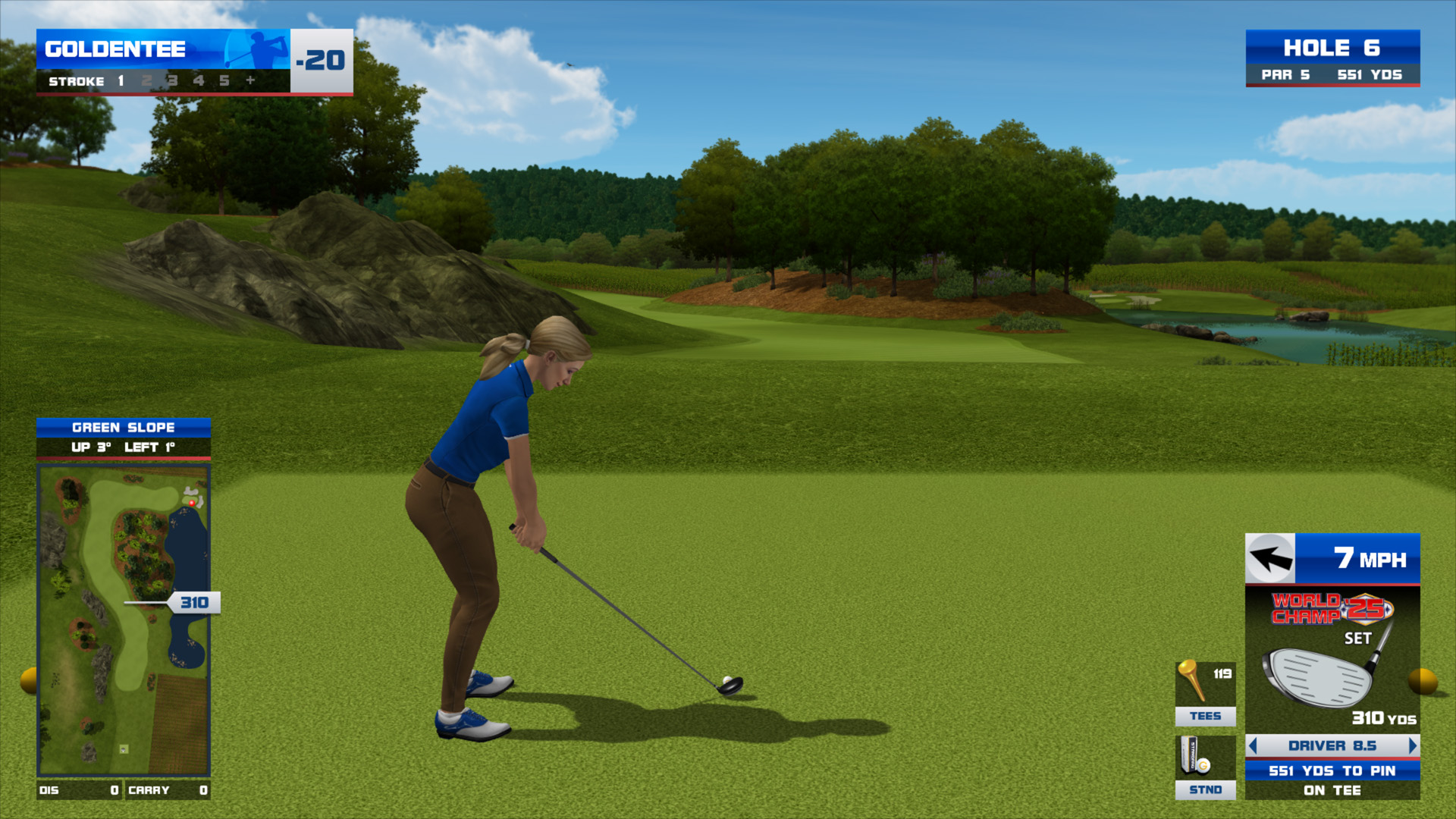Choose the STND ball option
Image resolution: width=1456 pixels, height=819 pixels.
(x=1205, y=767)
